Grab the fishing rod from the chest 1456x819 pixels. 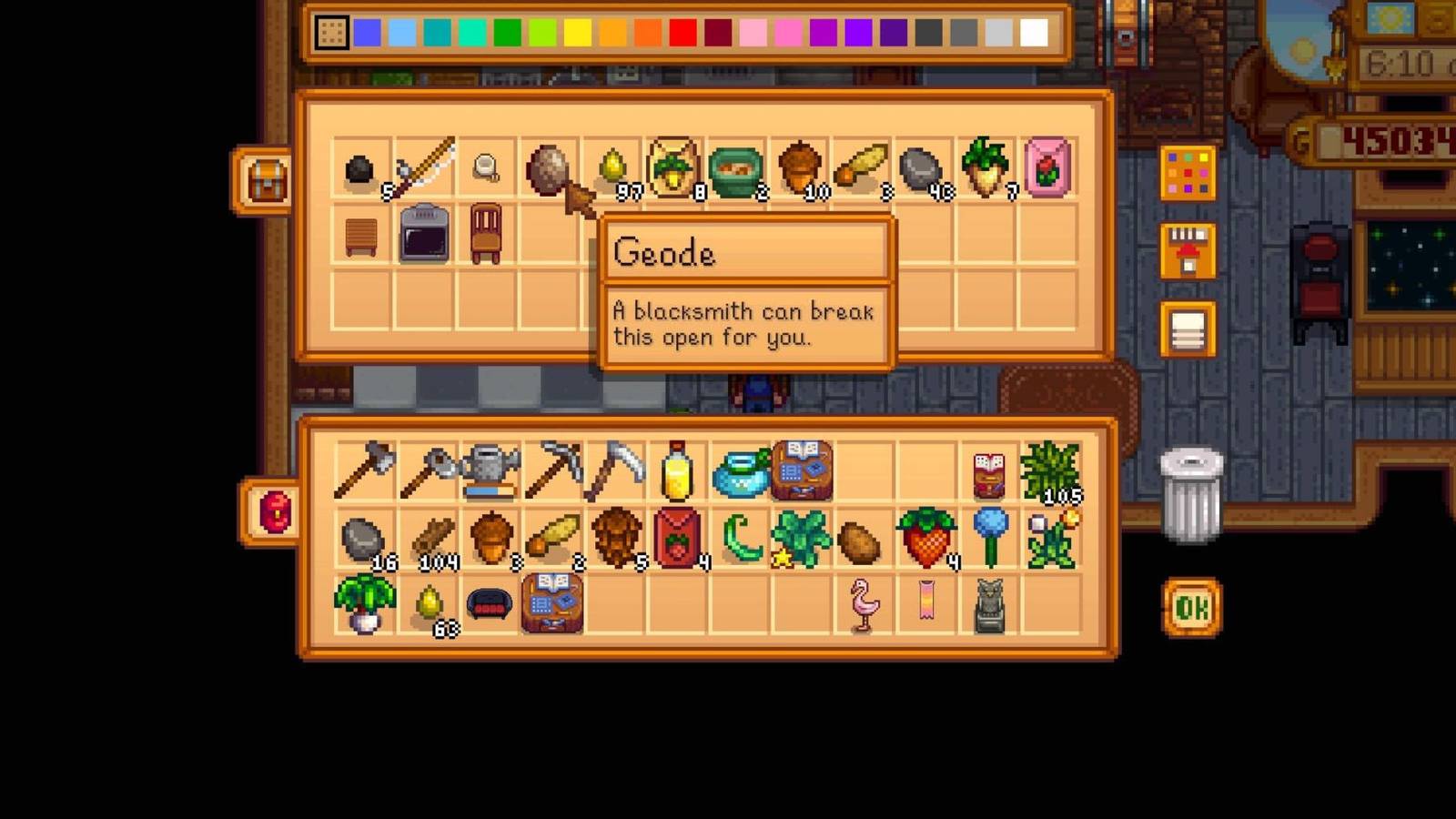[423, 168]
